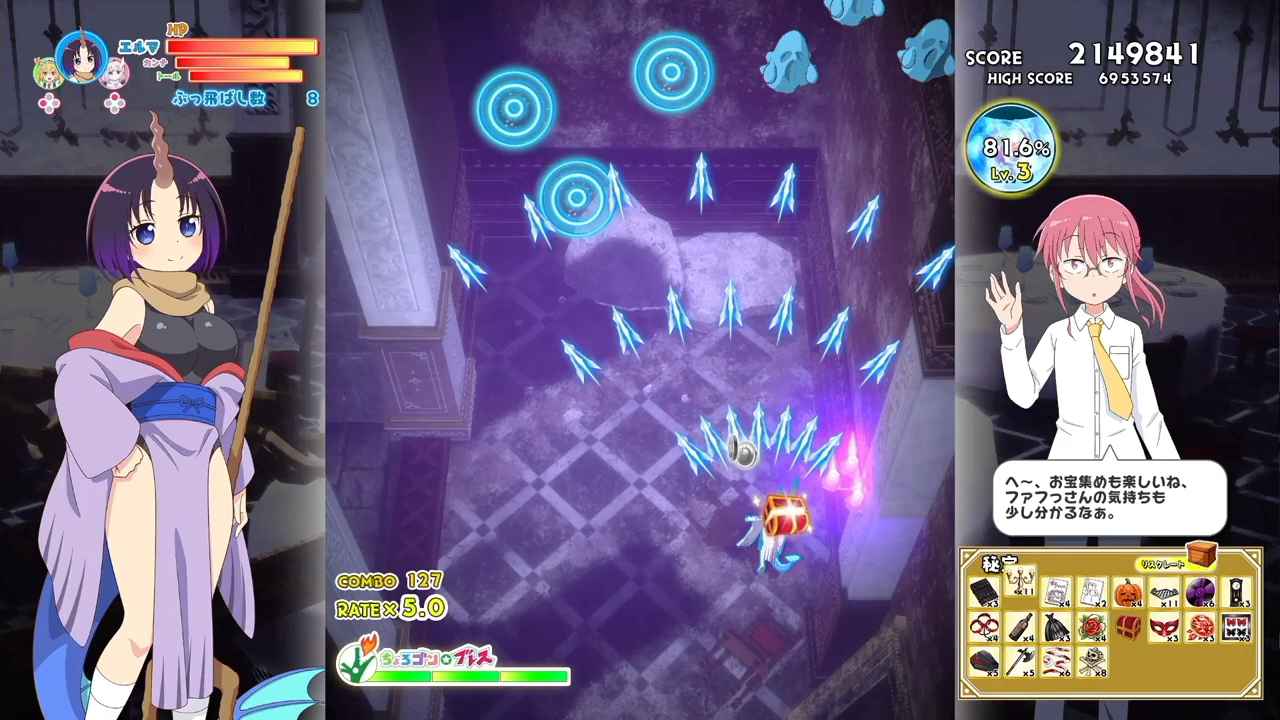Choose the red treasure chest in the panel

pyautogui.click(x=1127, y=627)
